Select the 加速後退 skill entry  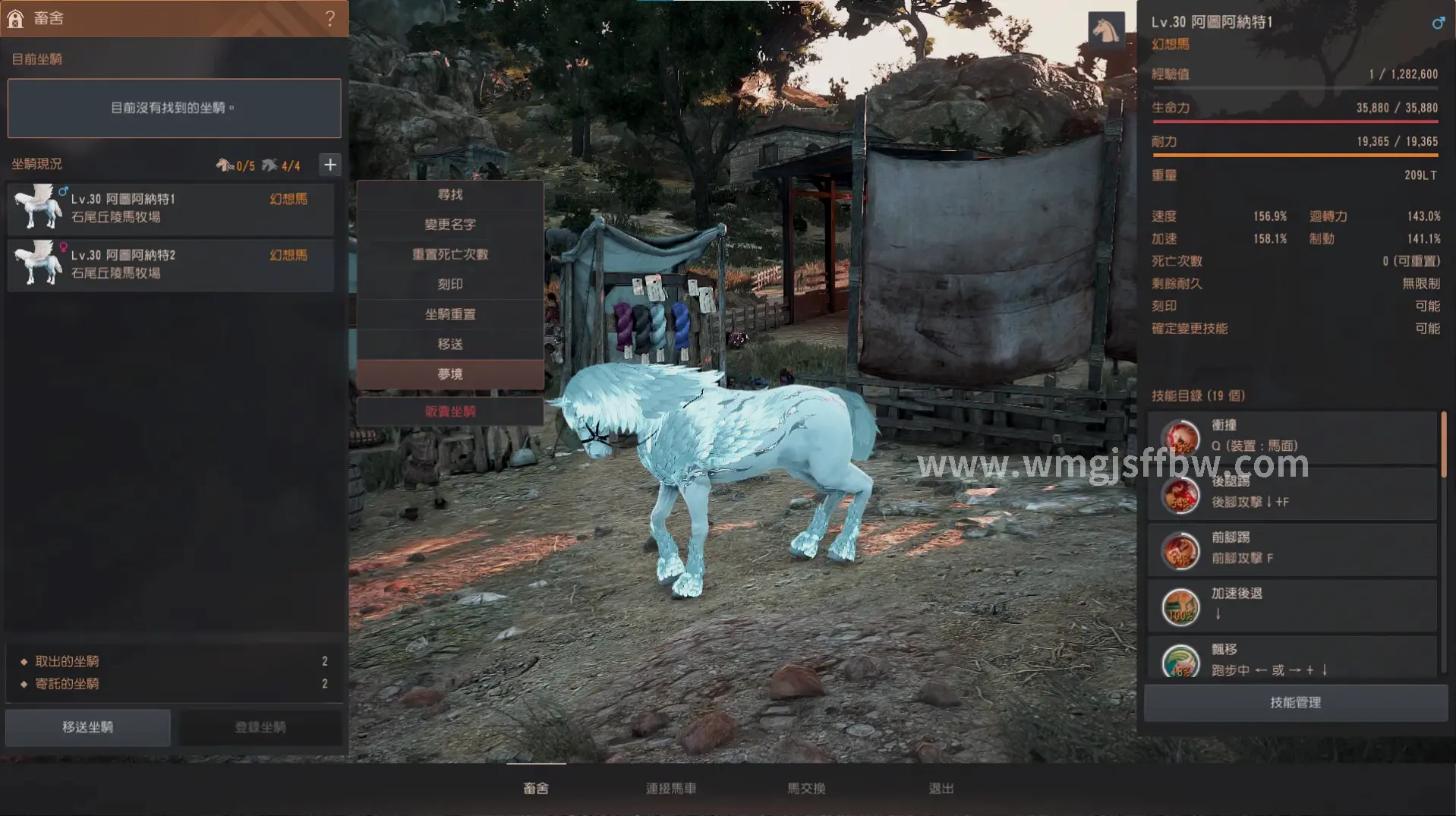pyautogui.click(x=1292, y=606)
